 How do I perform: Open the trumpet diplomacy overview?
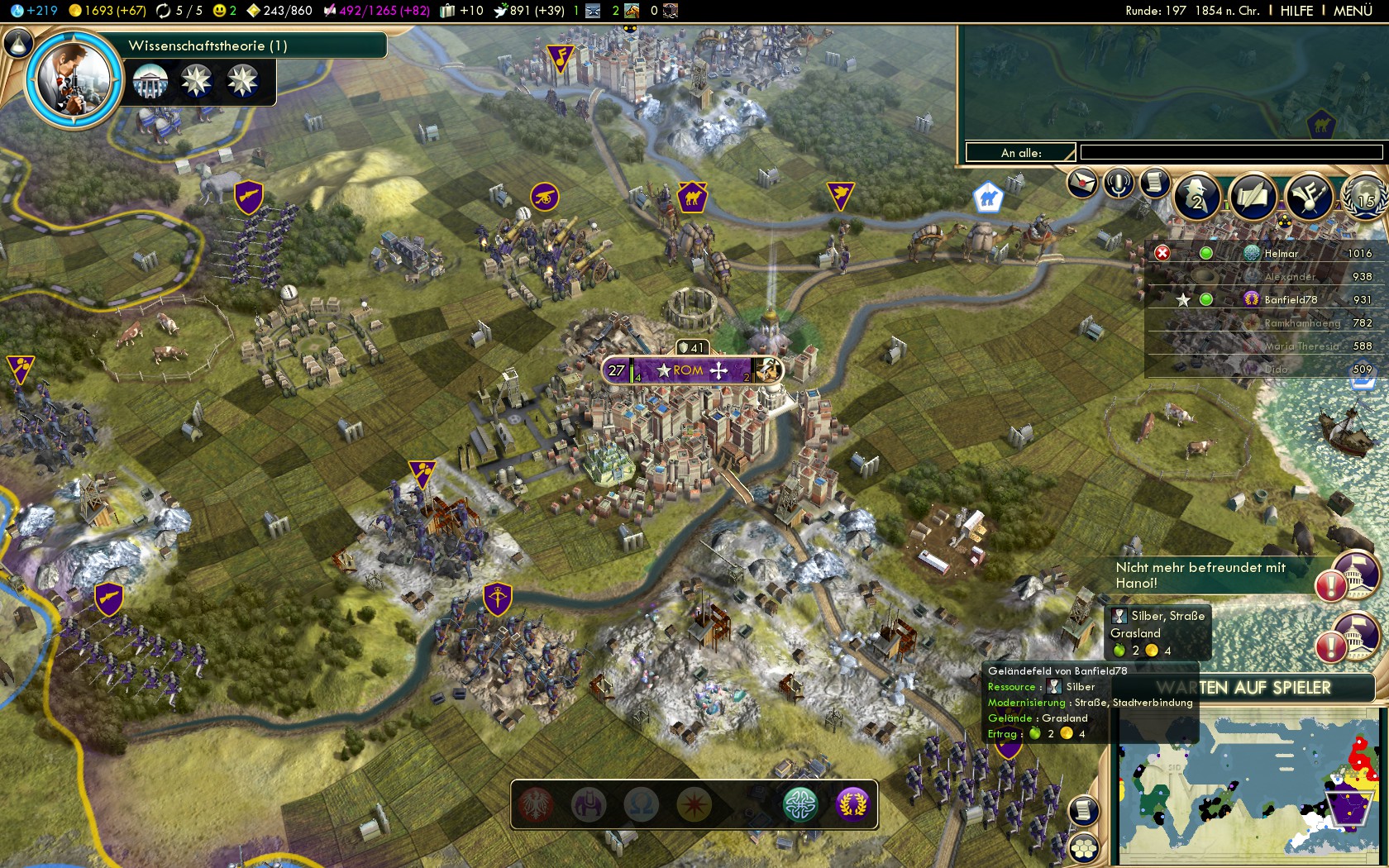1309,198
